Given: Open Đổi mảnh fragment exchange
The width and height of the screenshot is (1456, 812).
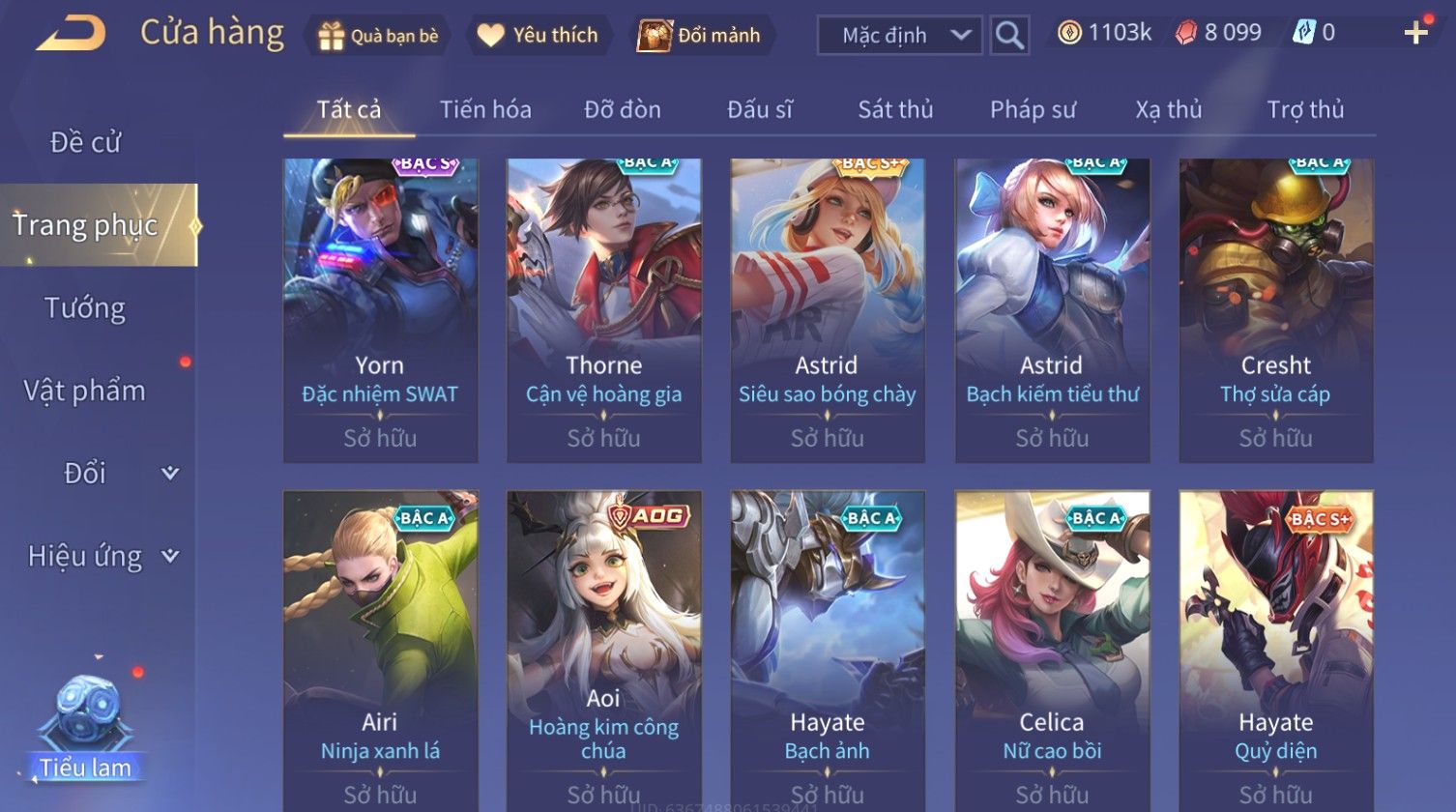Looking at the screenshot, I should tap(699, 36).
